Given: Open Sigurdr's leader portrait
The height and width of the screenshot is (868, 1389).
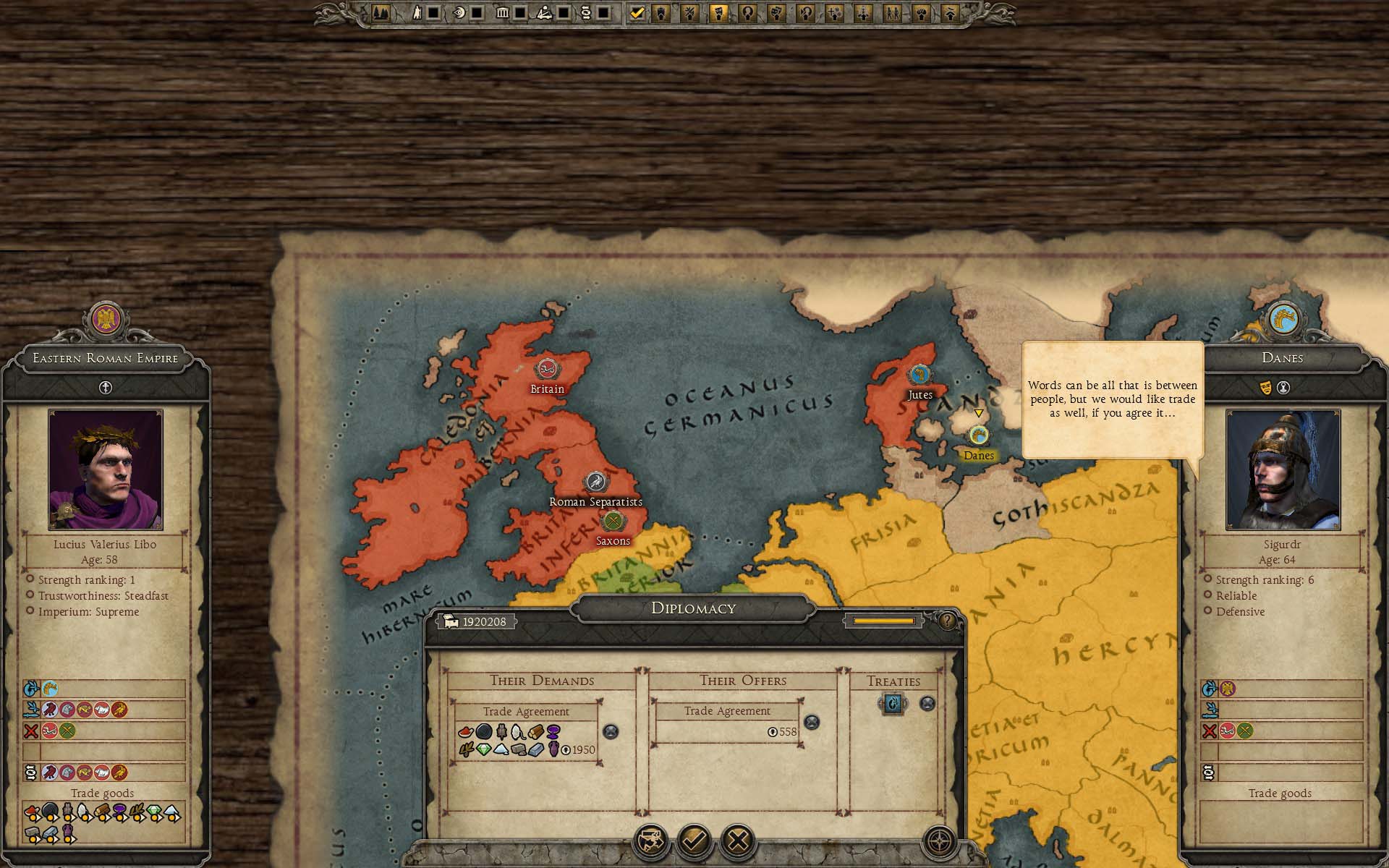Looking at the screenshot, I should click(x=1283, y=470).
